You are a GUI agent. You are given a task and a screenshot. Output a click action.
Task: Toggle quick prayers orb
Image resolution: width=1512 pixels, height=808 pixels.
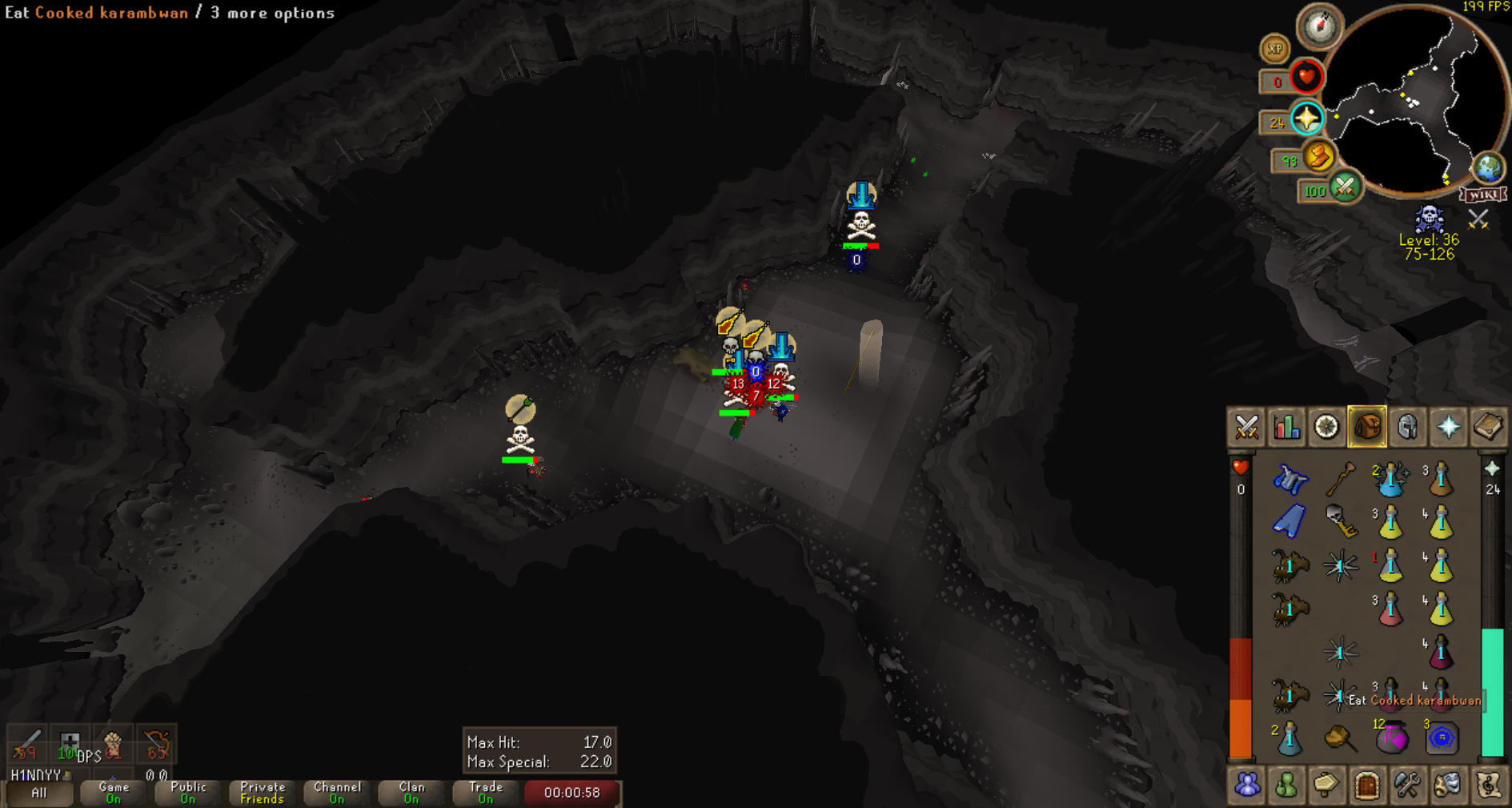[1306, 119]
